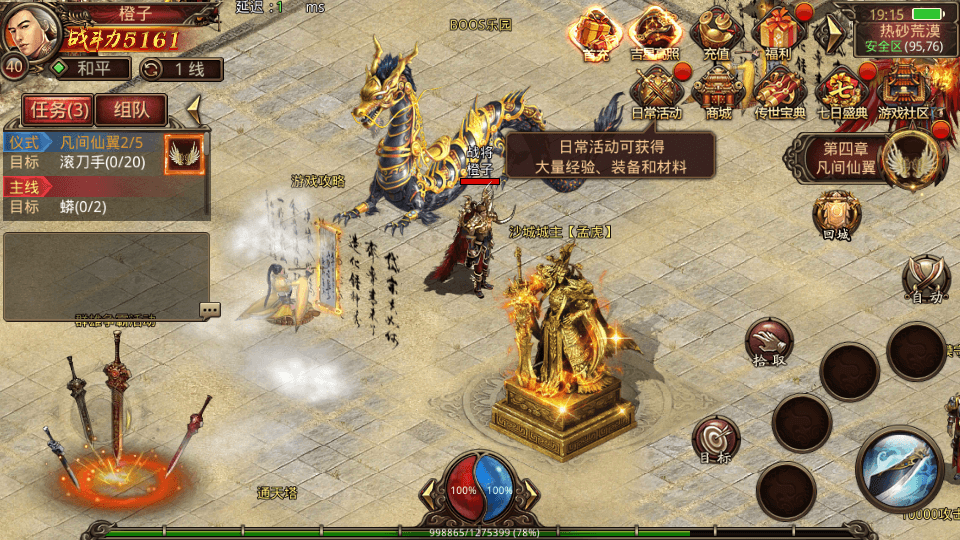Open the 充值 recharge menu
Screen dimensions: 960x540
coord(716,34)
